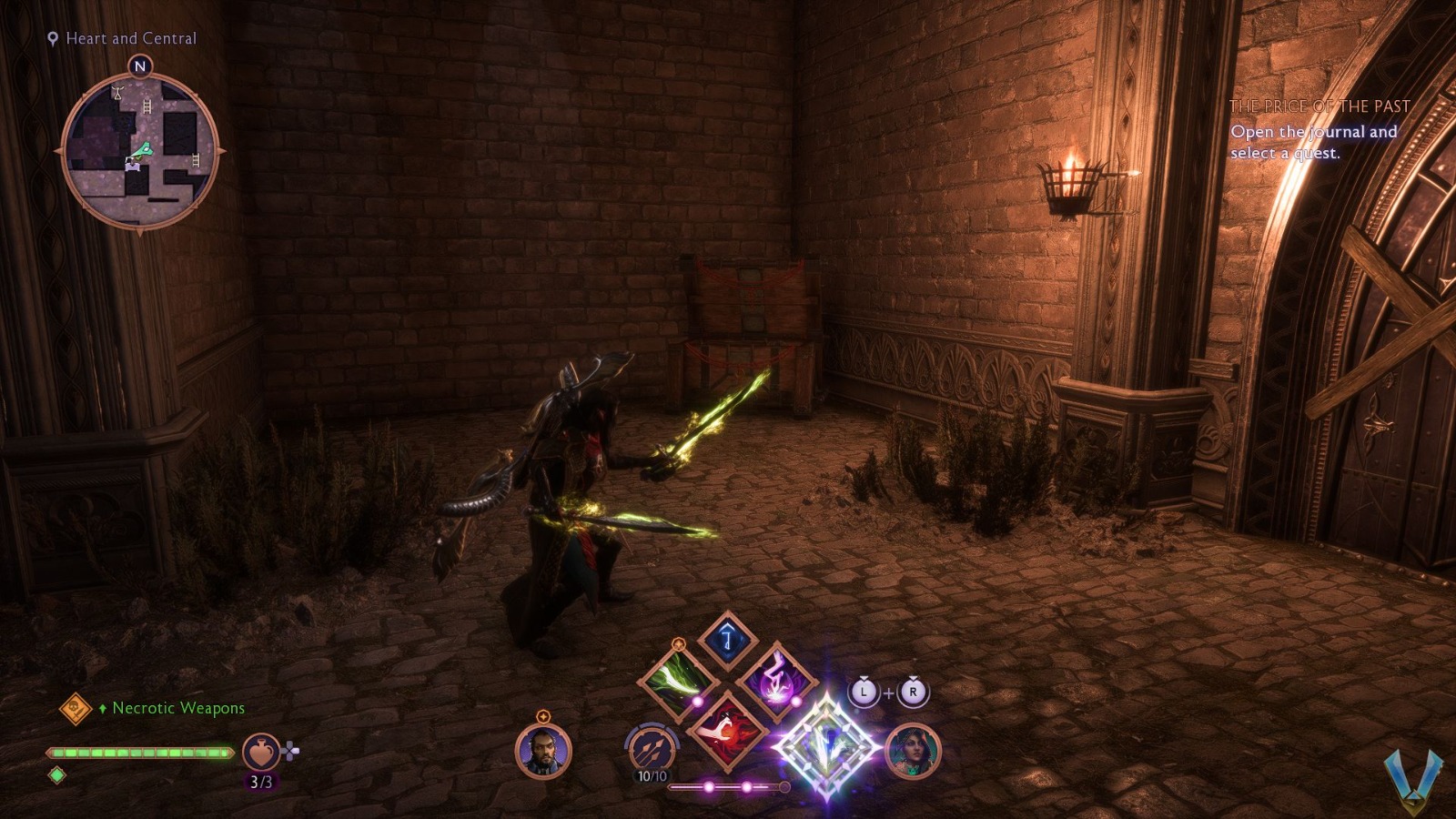Select THE PRICE OF THE PAST quest title
Image resolution: width=1456 pixels, height=819 pixels.
pos(1321,106)
